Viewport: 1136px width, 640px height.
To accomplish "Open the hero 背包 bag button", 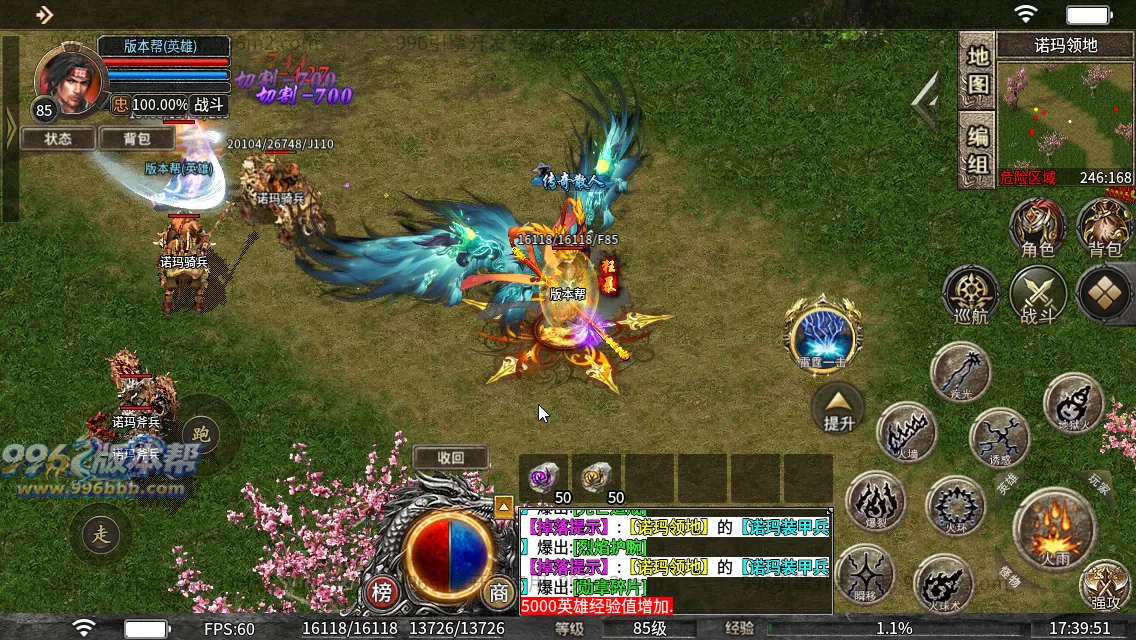I will (x=136, y=139).
